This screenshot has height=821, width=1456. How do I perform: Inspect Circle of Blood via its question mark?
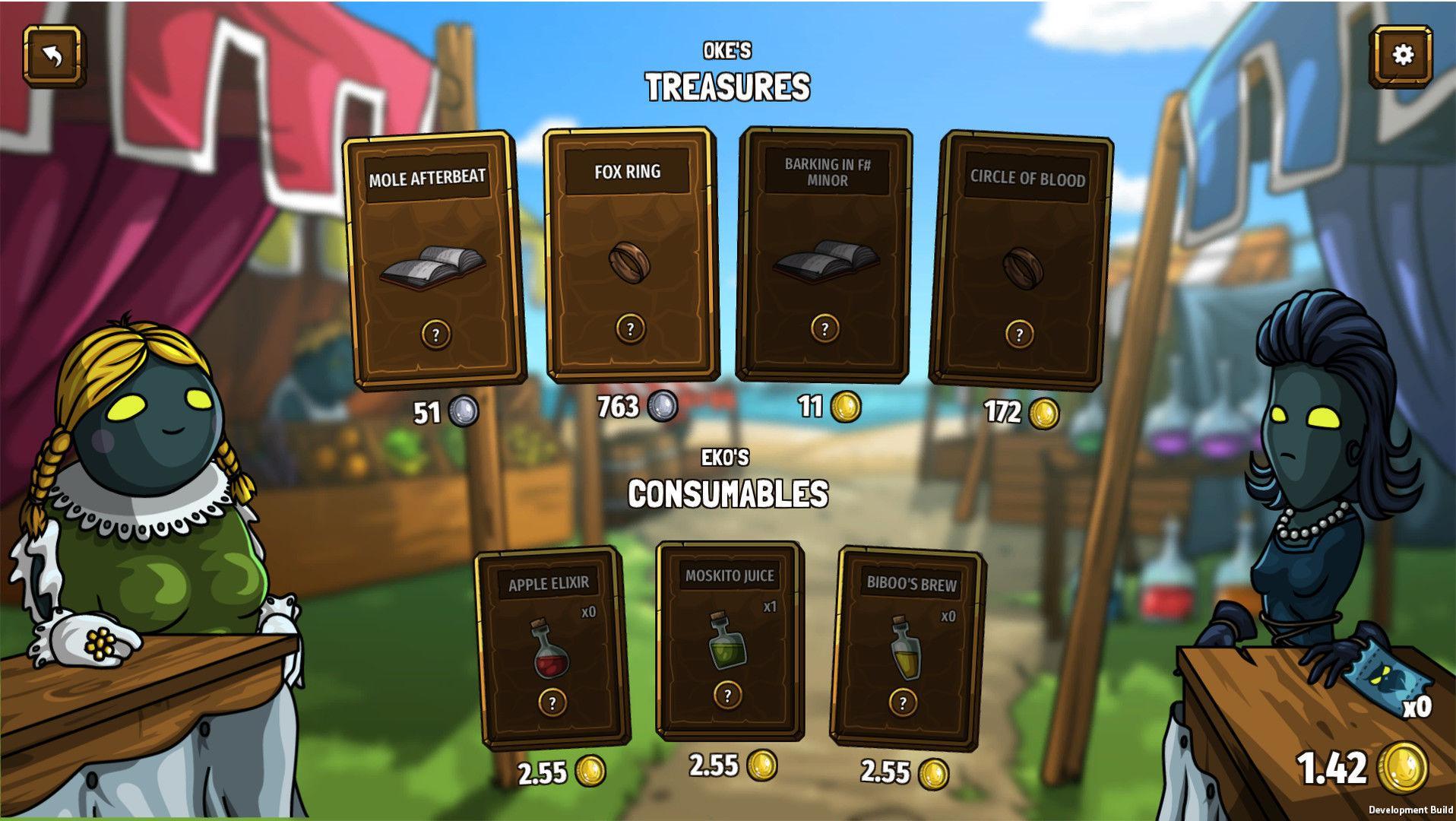coord(1018,332)
